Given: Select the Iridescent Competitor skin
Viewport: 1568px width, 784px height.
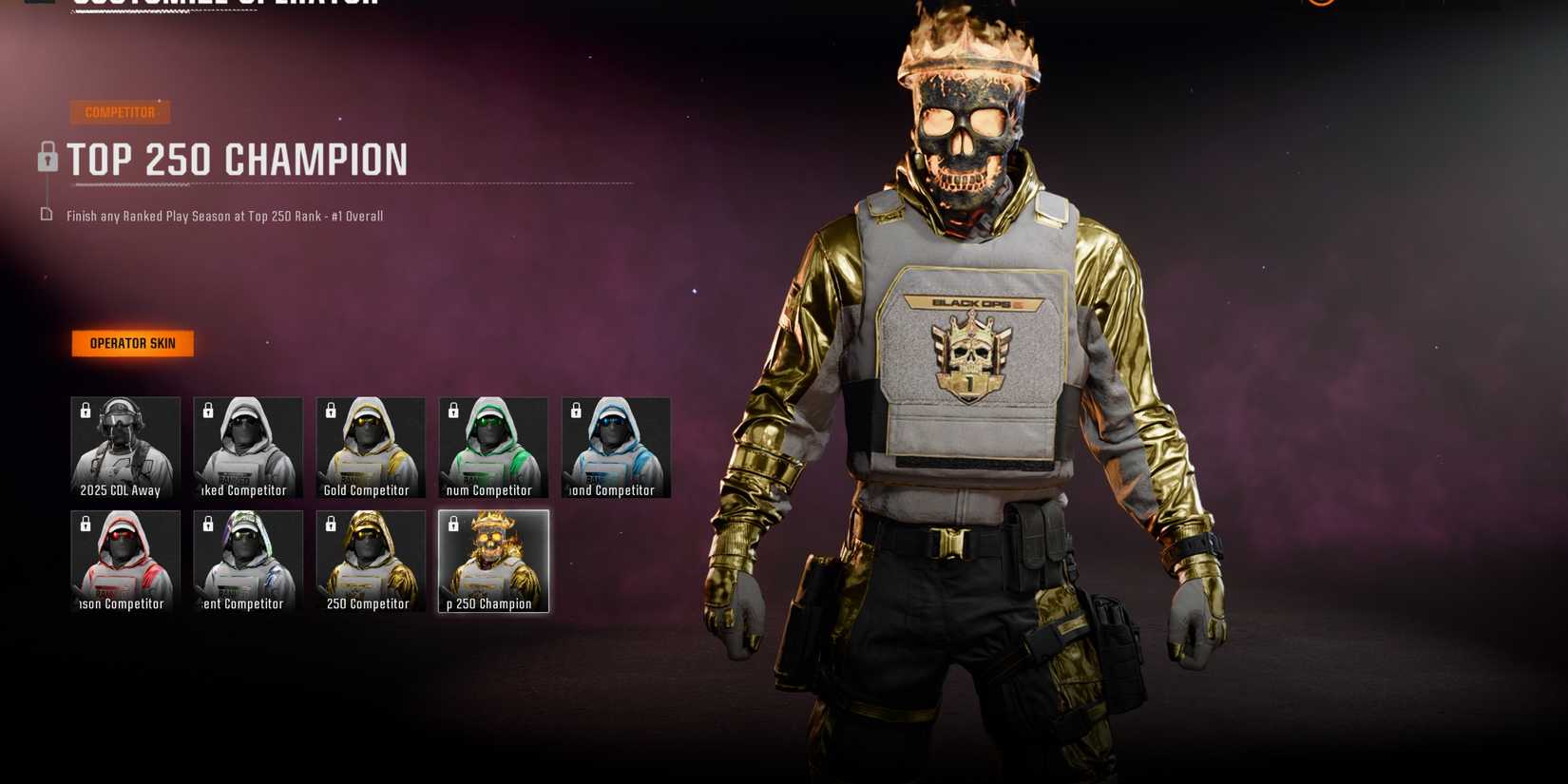Looking at the screenshot, I should 247,561.
